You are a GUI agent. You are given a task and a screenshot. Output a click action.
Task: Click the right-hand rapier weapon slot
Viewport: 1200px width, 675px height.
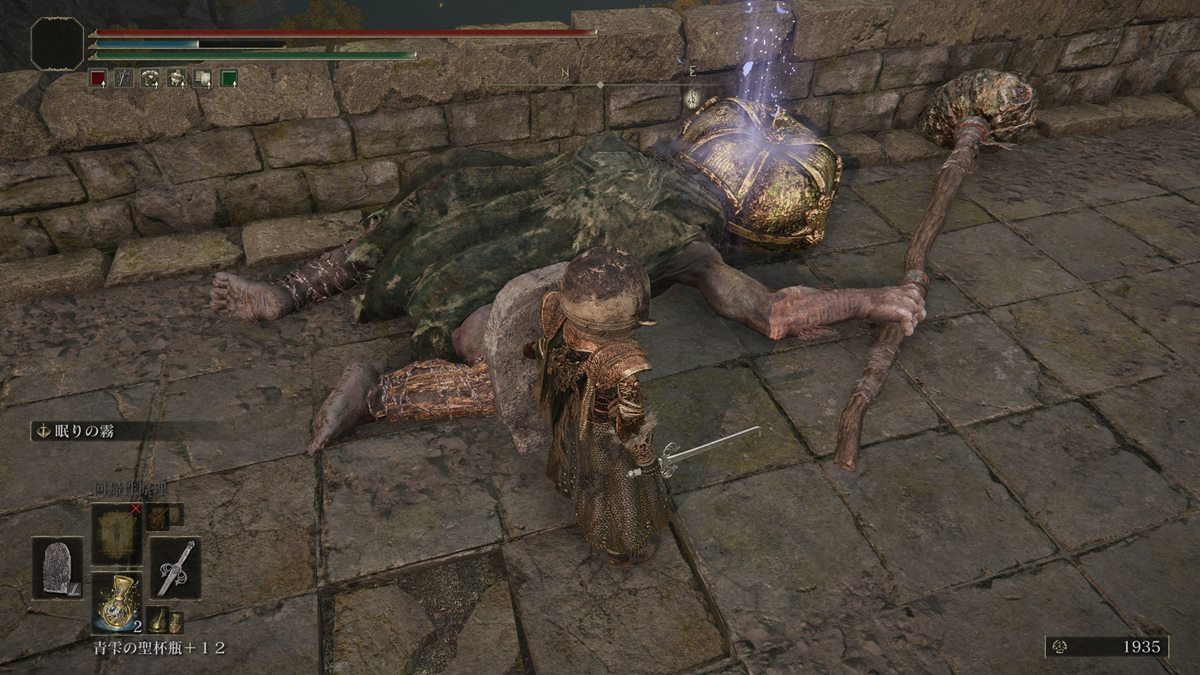pyautogui.click(x=176, y=567)
